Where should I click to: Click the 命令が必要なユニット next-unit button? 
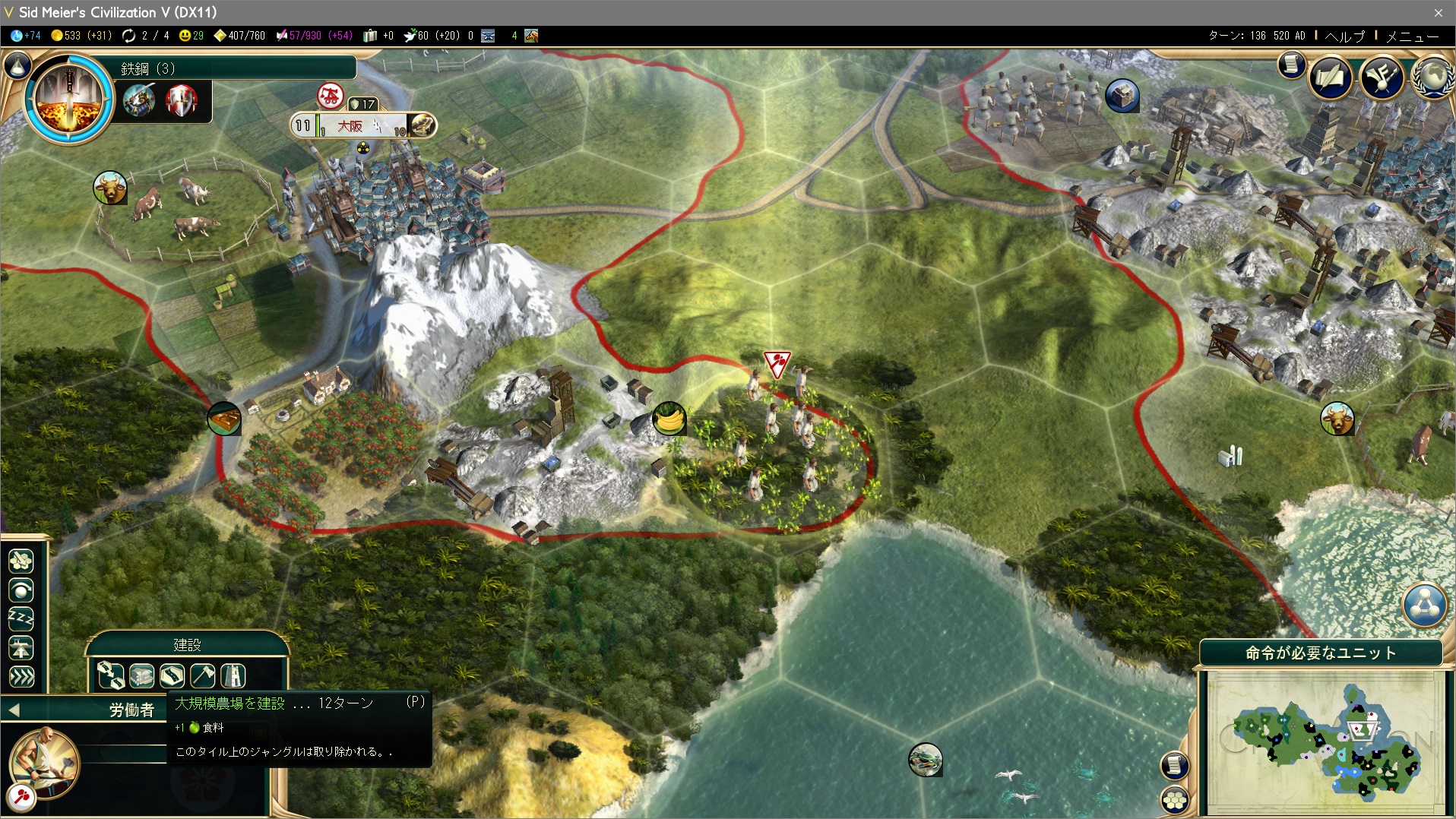[1321, 653]
